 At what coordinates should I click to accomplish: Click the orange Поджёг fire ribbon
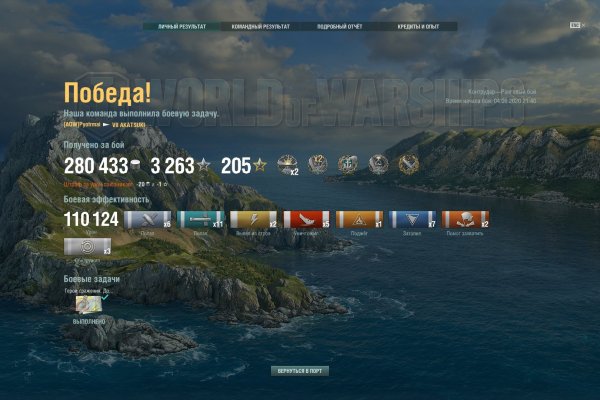click(x=358, y=220)
